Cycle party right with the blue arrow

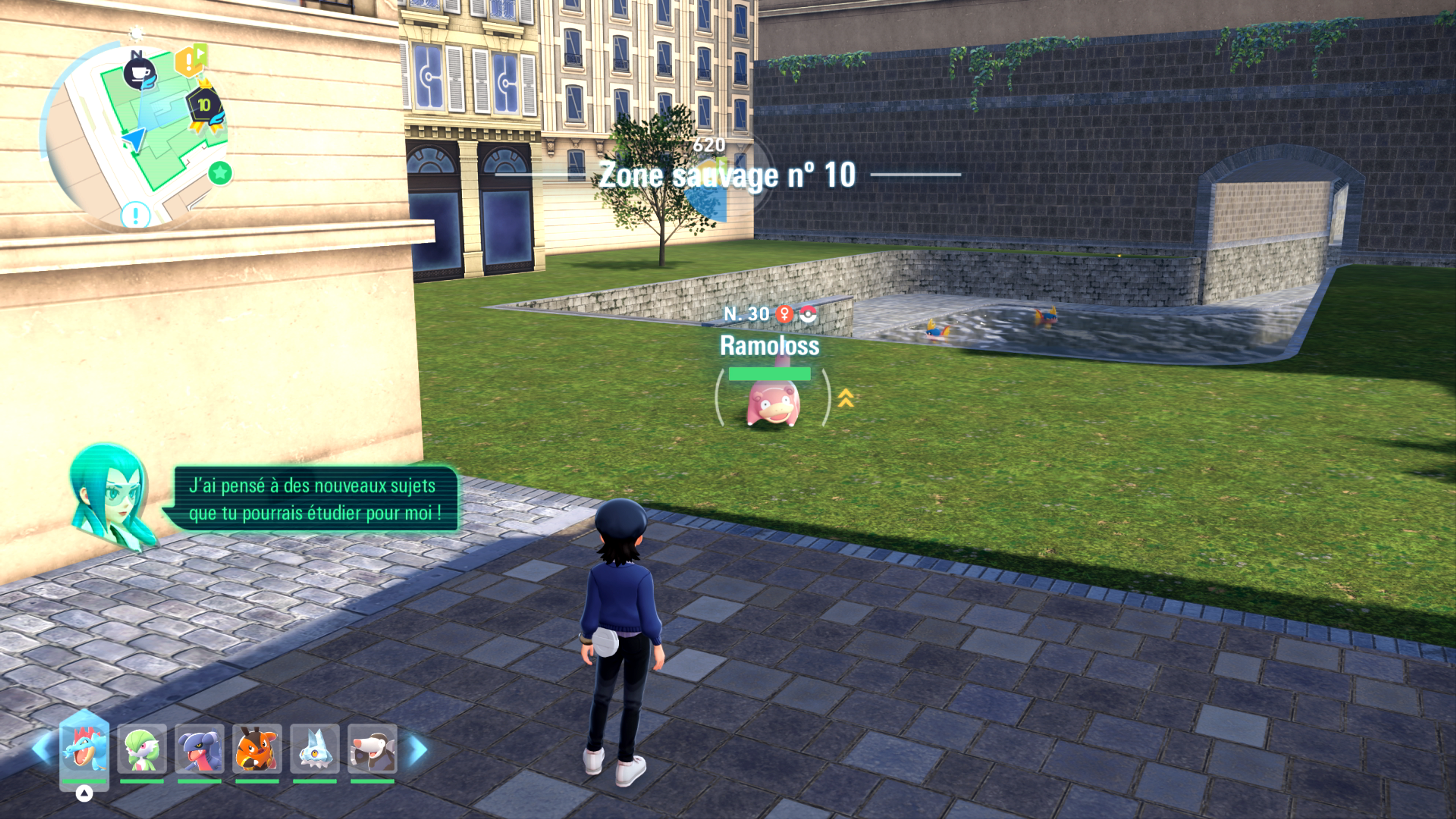tap(418, 749)
